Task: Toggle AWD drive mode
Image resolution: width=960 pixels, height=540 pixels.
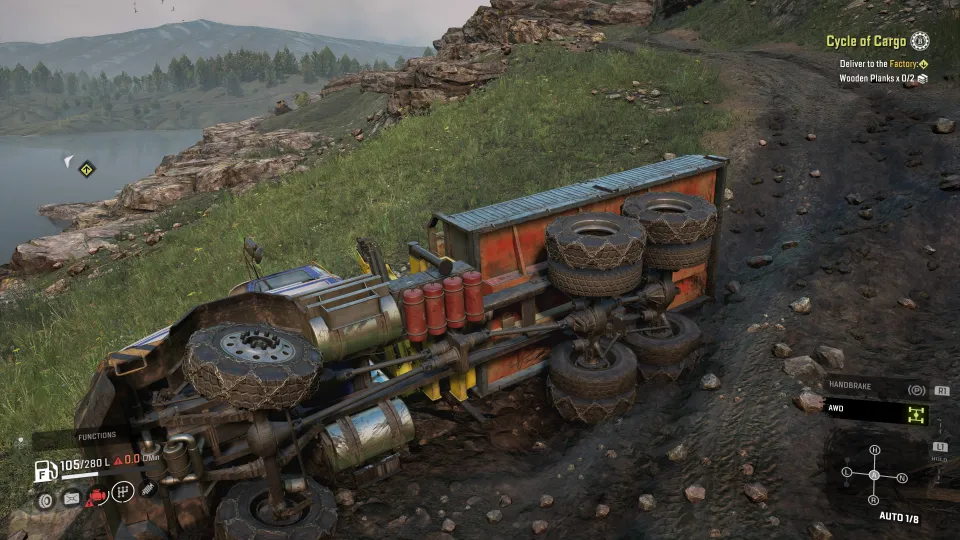Action: [x=917, y=412]
